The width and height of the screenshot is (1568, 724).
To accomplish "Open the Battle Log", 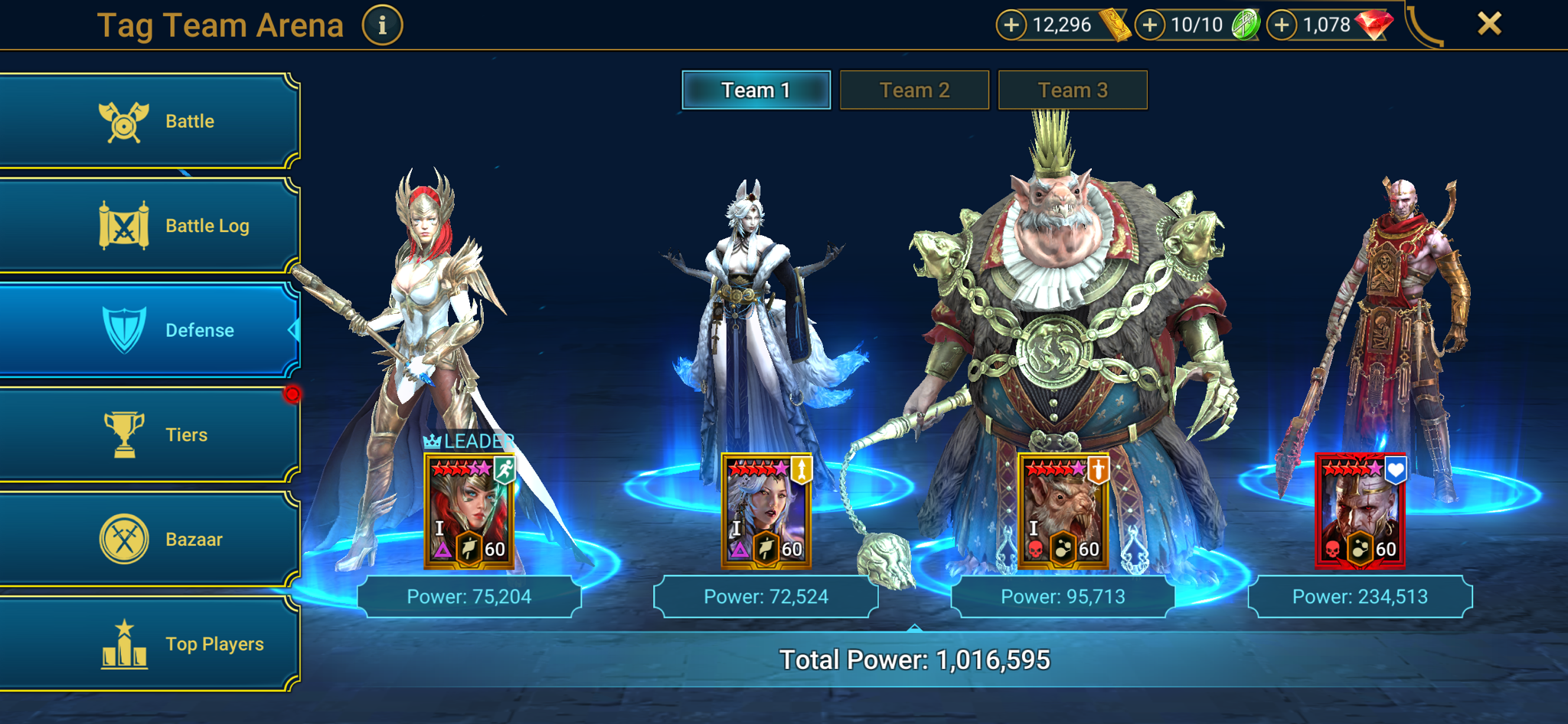I will coord(149,226).
